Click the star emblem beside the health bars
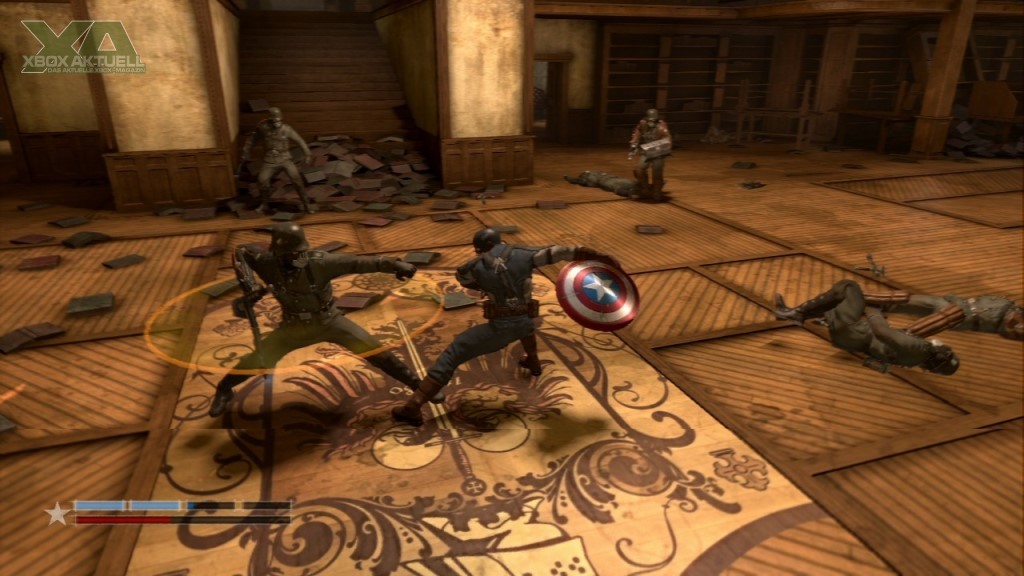The image size is (1024, 576). (57, 513)
